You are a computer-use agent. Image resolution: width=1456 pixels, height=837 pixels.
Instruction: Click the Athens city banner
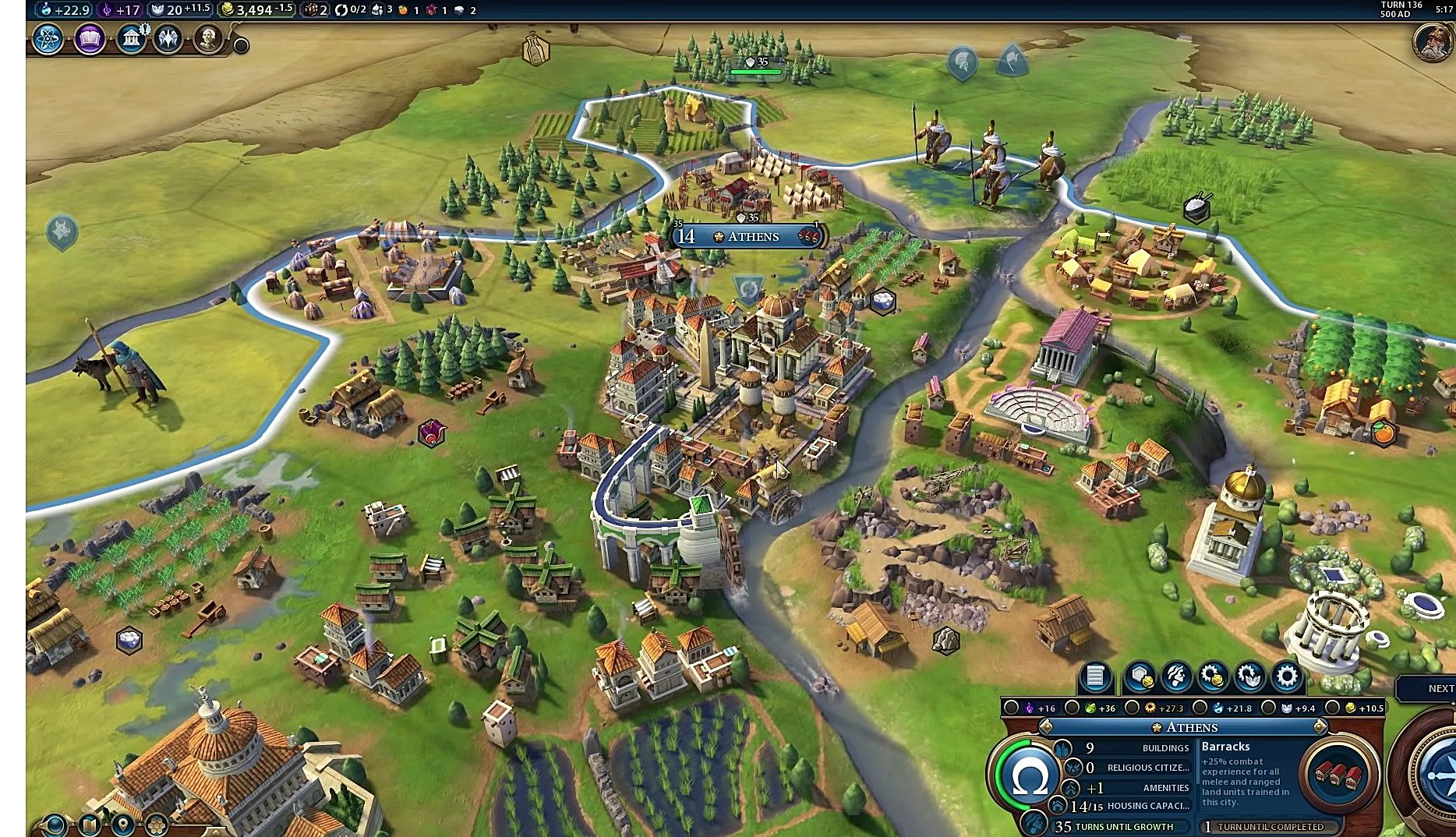747,236
